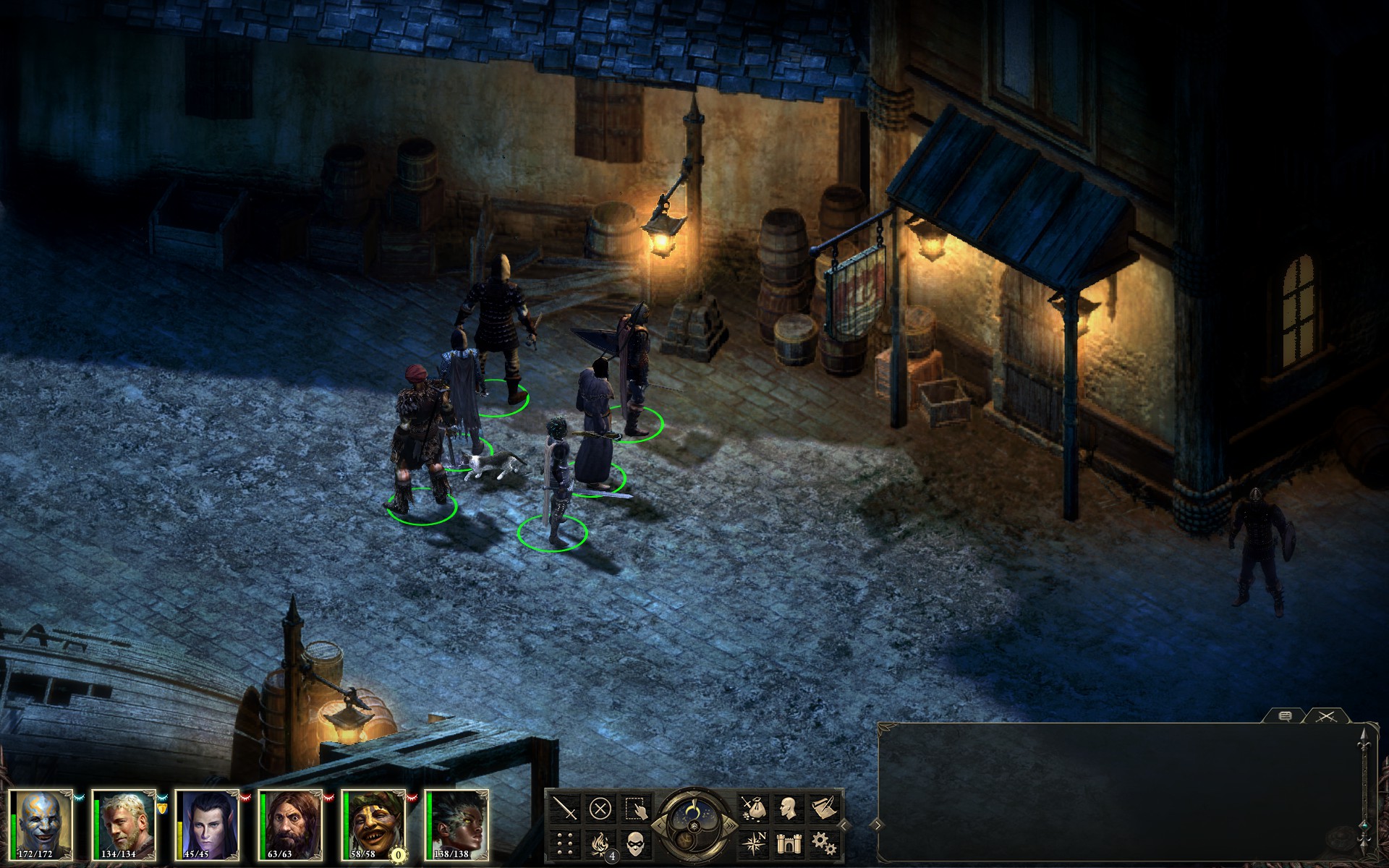Open the character sheet head icon

pyautogui.click(x=789, y=808)
